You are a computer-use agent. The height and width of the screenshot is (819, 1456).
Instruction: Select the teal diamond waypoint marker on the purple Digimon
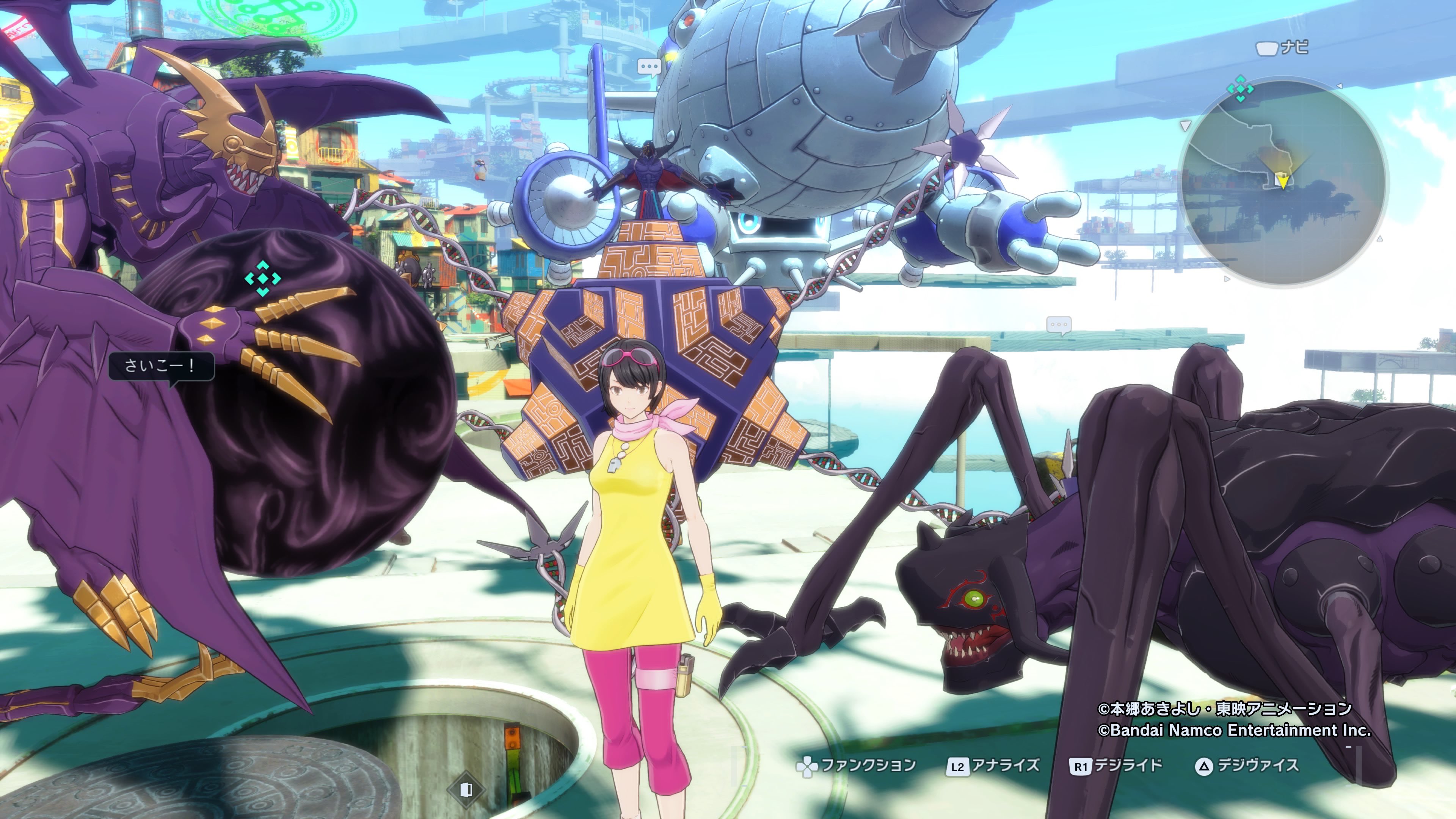pyautogui.click(x=263, y=278)
